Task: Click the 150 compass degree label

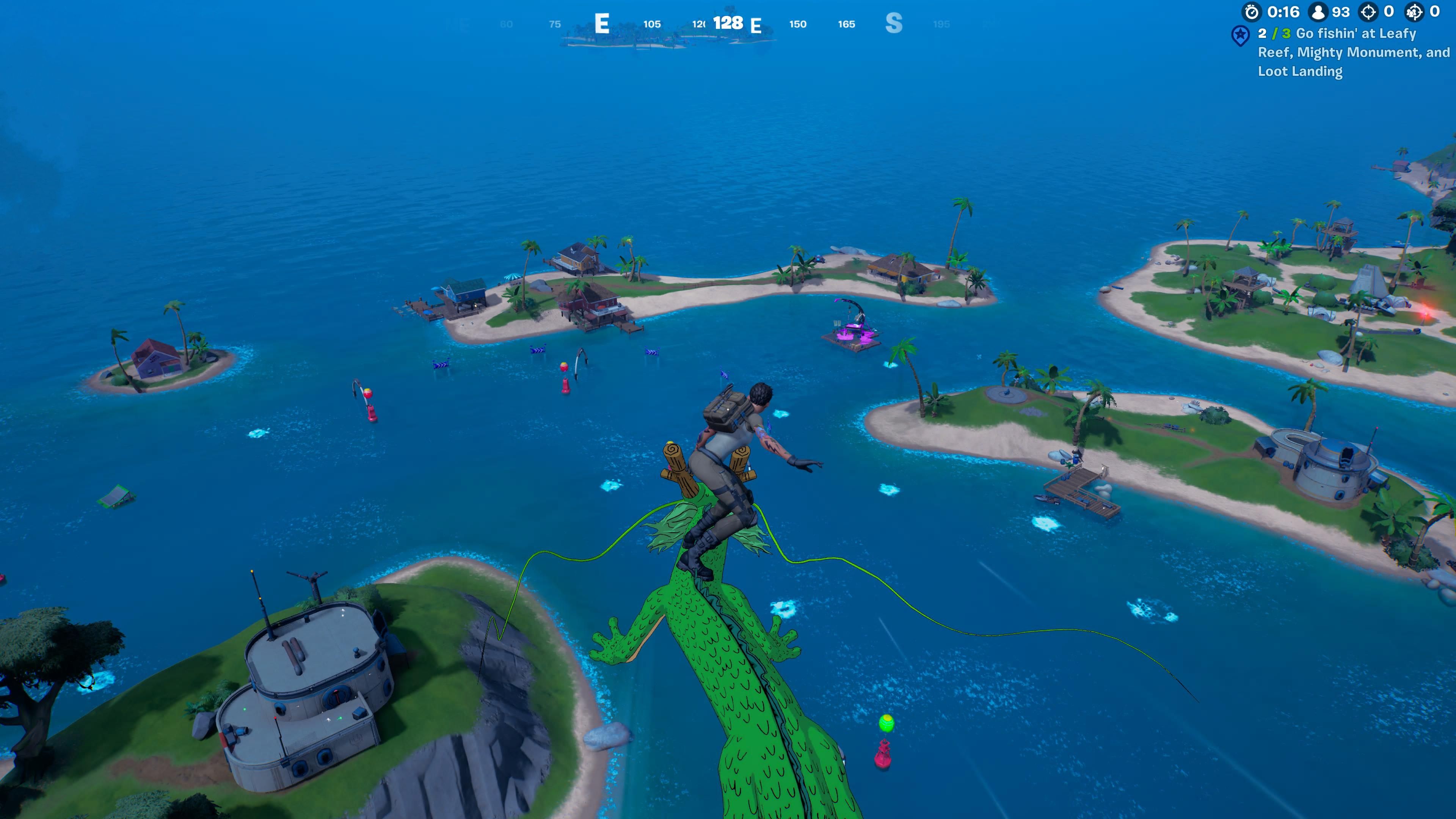Action: [797, 24]
